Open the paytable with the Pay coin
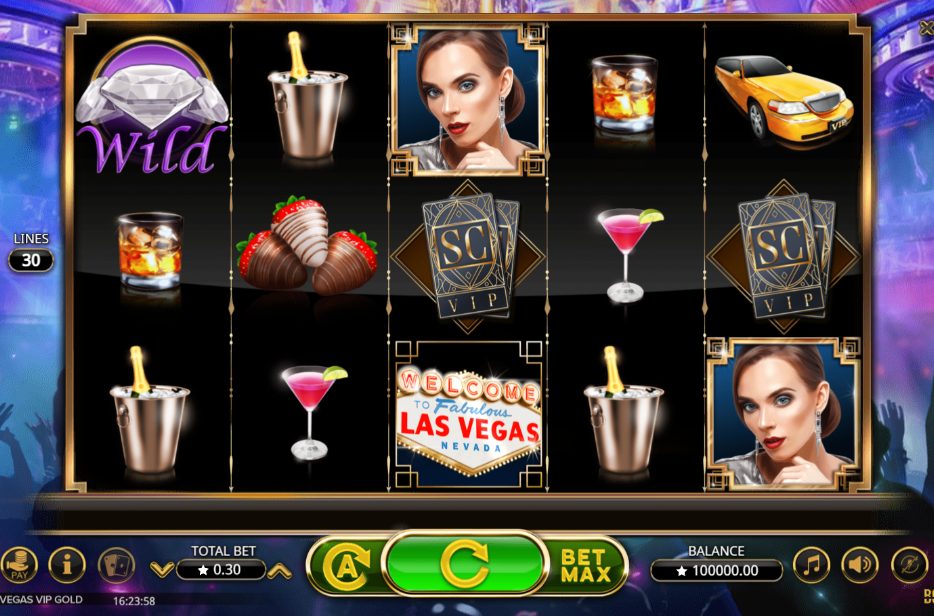 pyautogui.click(x=17, y=566)
